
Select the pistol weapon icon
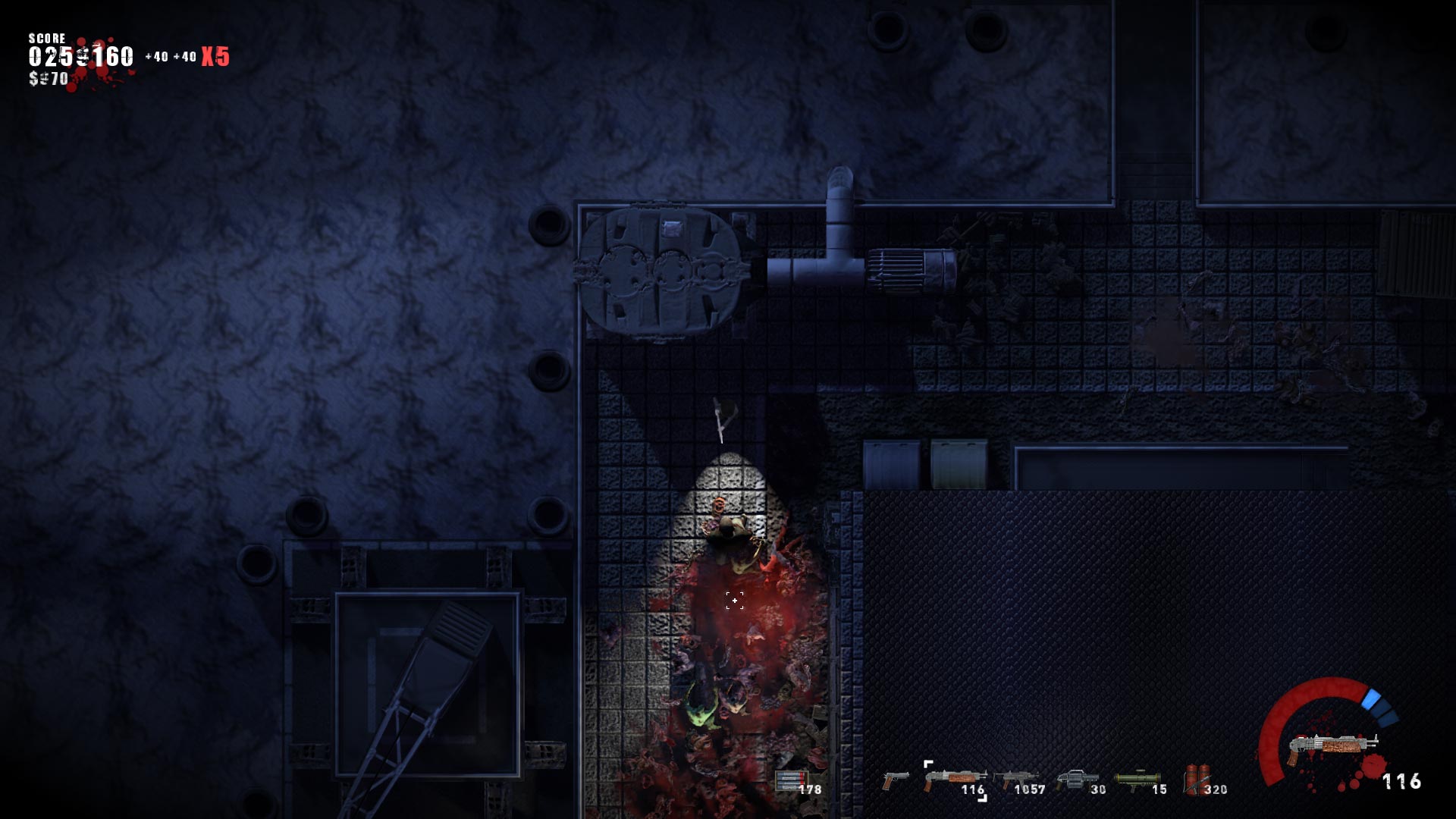897,780
